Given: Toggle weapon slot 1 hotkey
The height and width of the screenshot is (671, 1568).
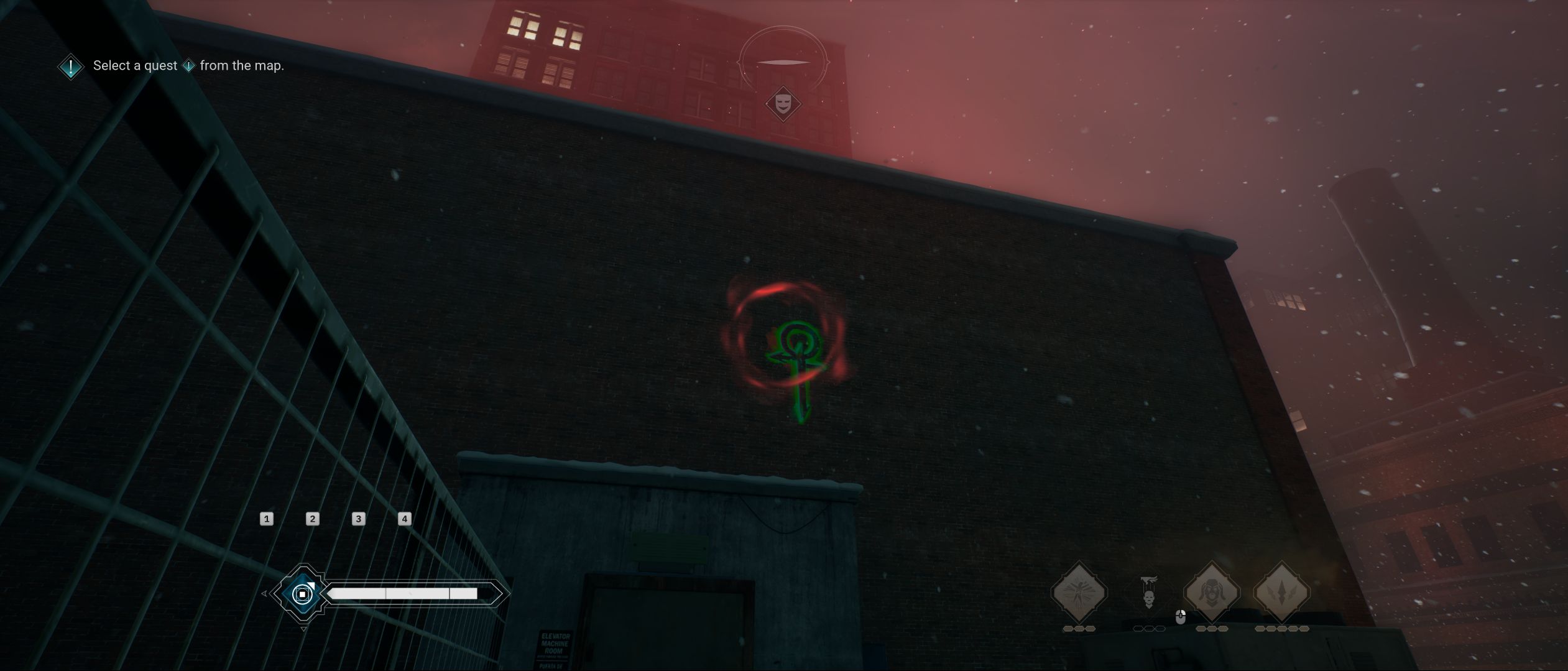Looking at the screenshot, I should pyautogui.click(x=267, y=519).
